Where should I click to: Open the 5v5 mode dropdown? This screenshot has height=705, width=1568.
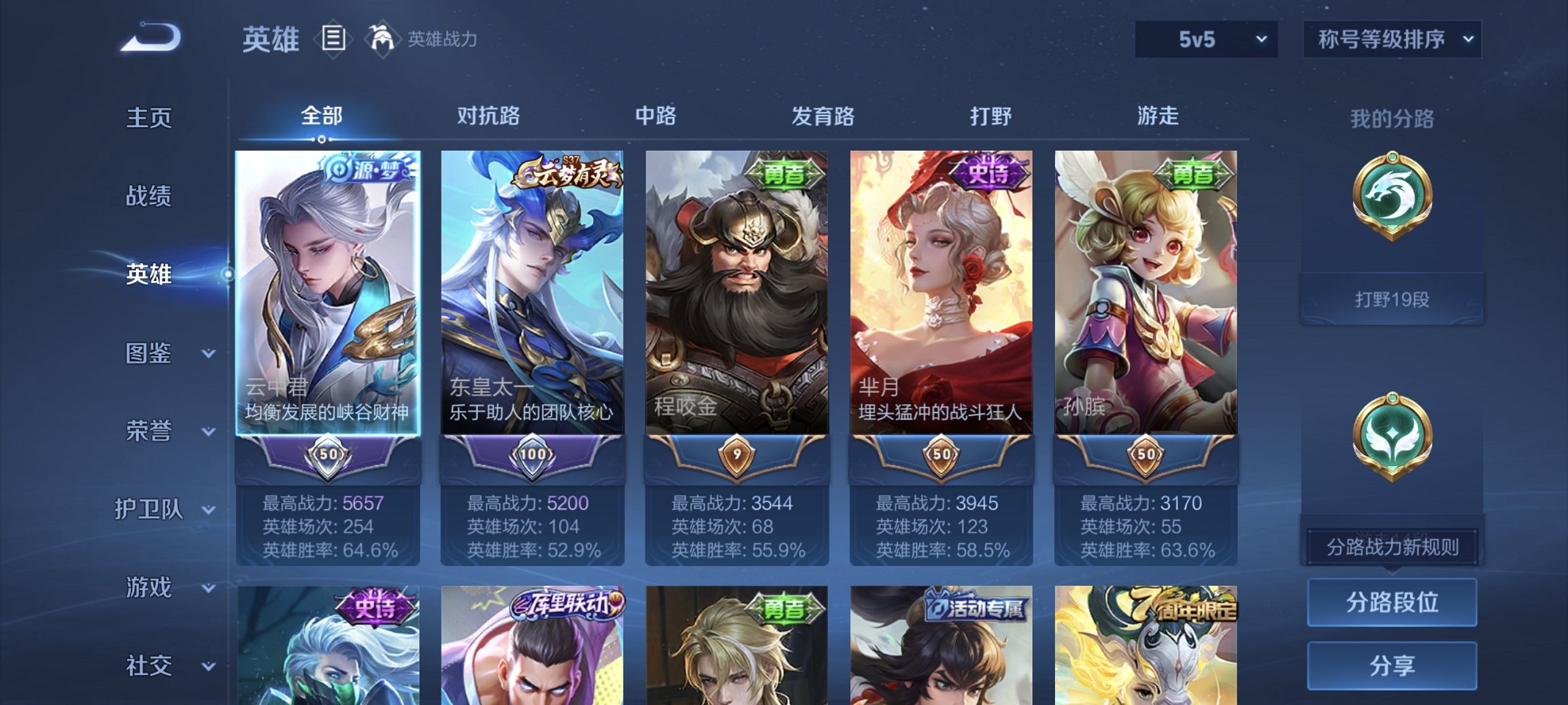coord(1203,39)
